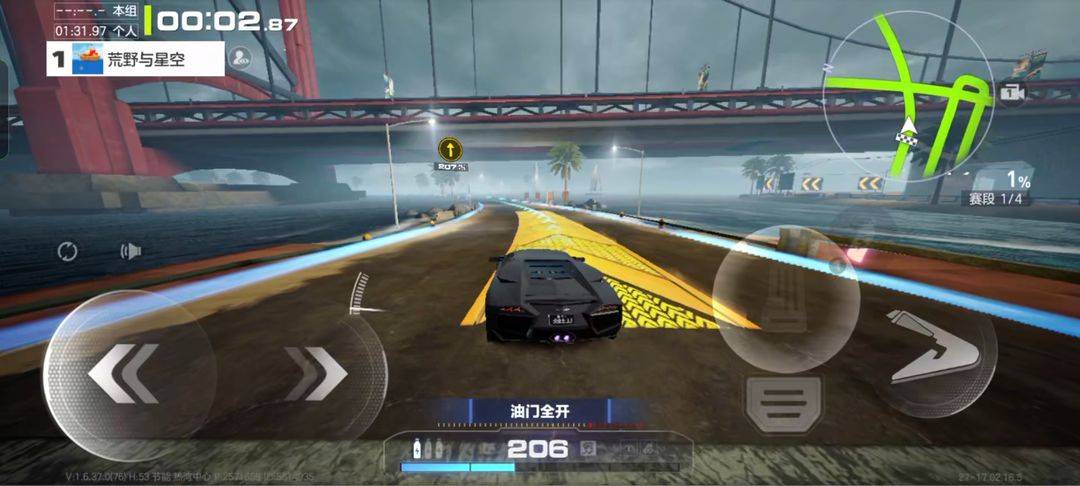1080x486 pixels.
Task: Steer left with the double-chevron button
Action: click(x=123, y=373)
